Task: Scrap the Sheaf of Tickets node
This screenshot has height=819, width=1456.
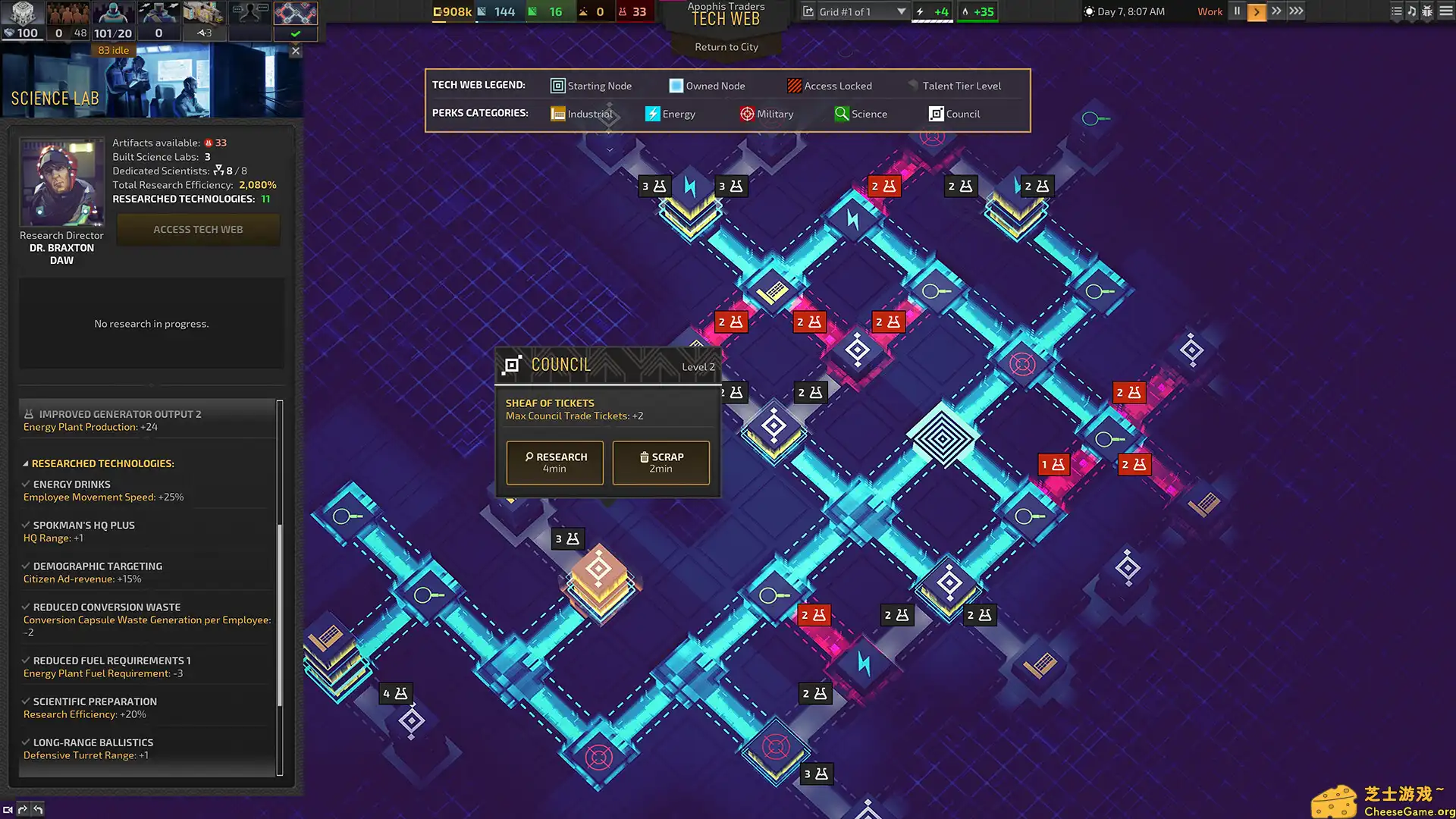Action: [x=661, y=462]
